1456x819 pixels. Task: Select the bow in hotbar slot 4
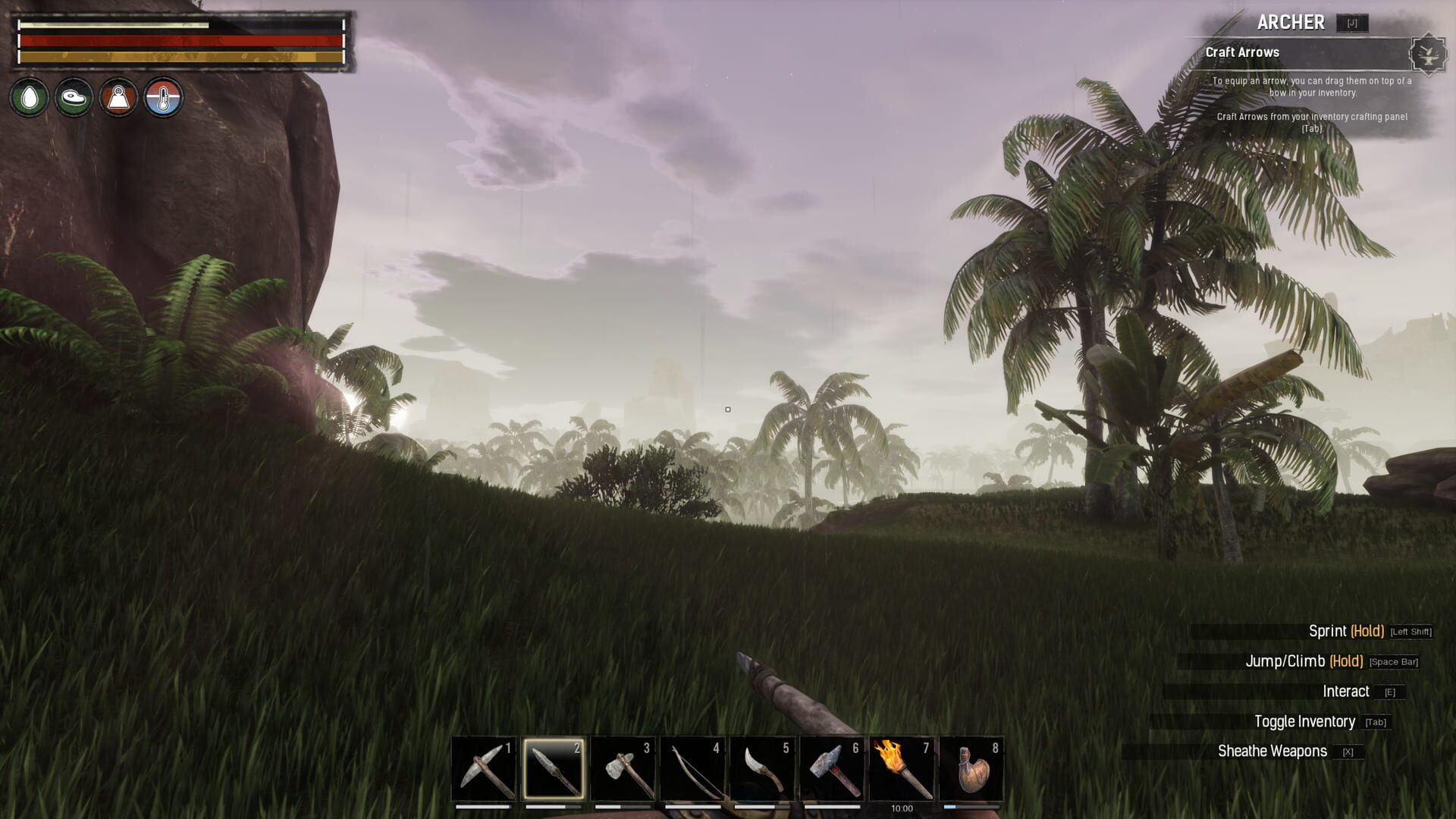693,768
